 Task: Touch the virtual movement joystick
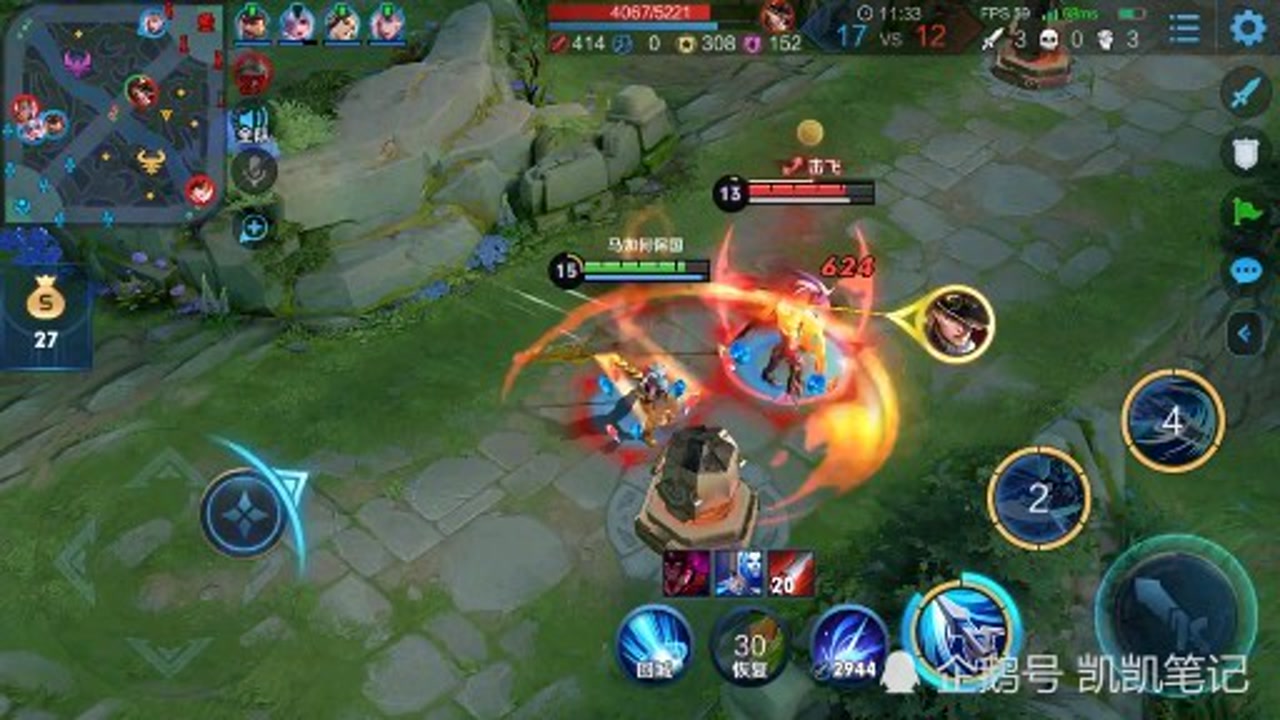[245, 514]
